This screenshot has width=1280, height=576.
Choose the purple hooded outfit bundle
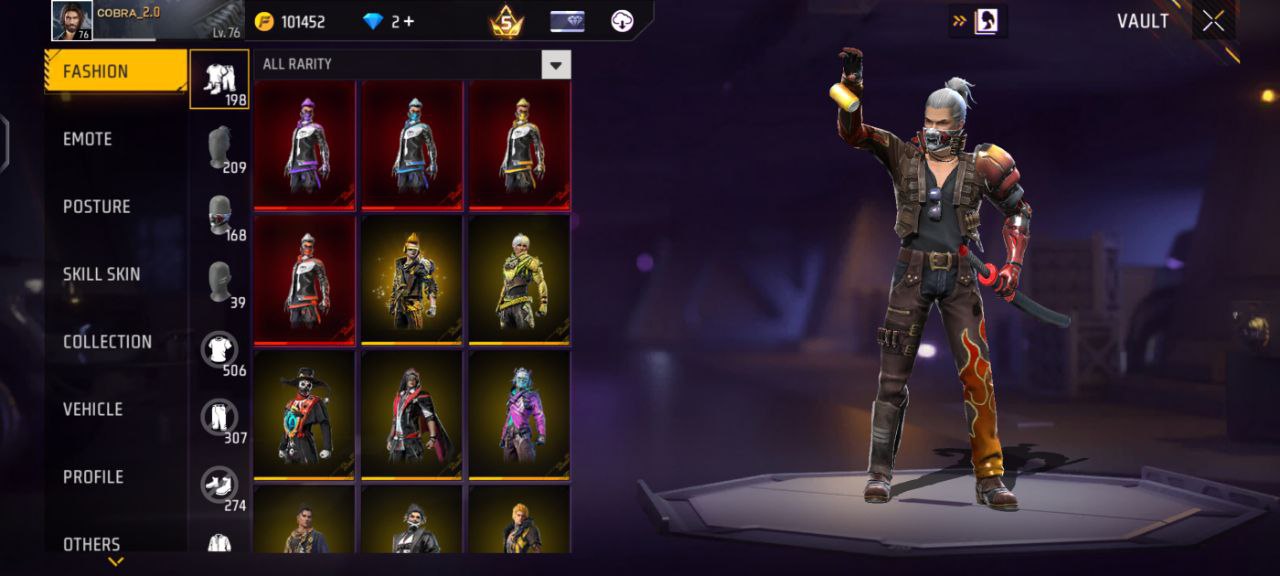coord(305,145)
